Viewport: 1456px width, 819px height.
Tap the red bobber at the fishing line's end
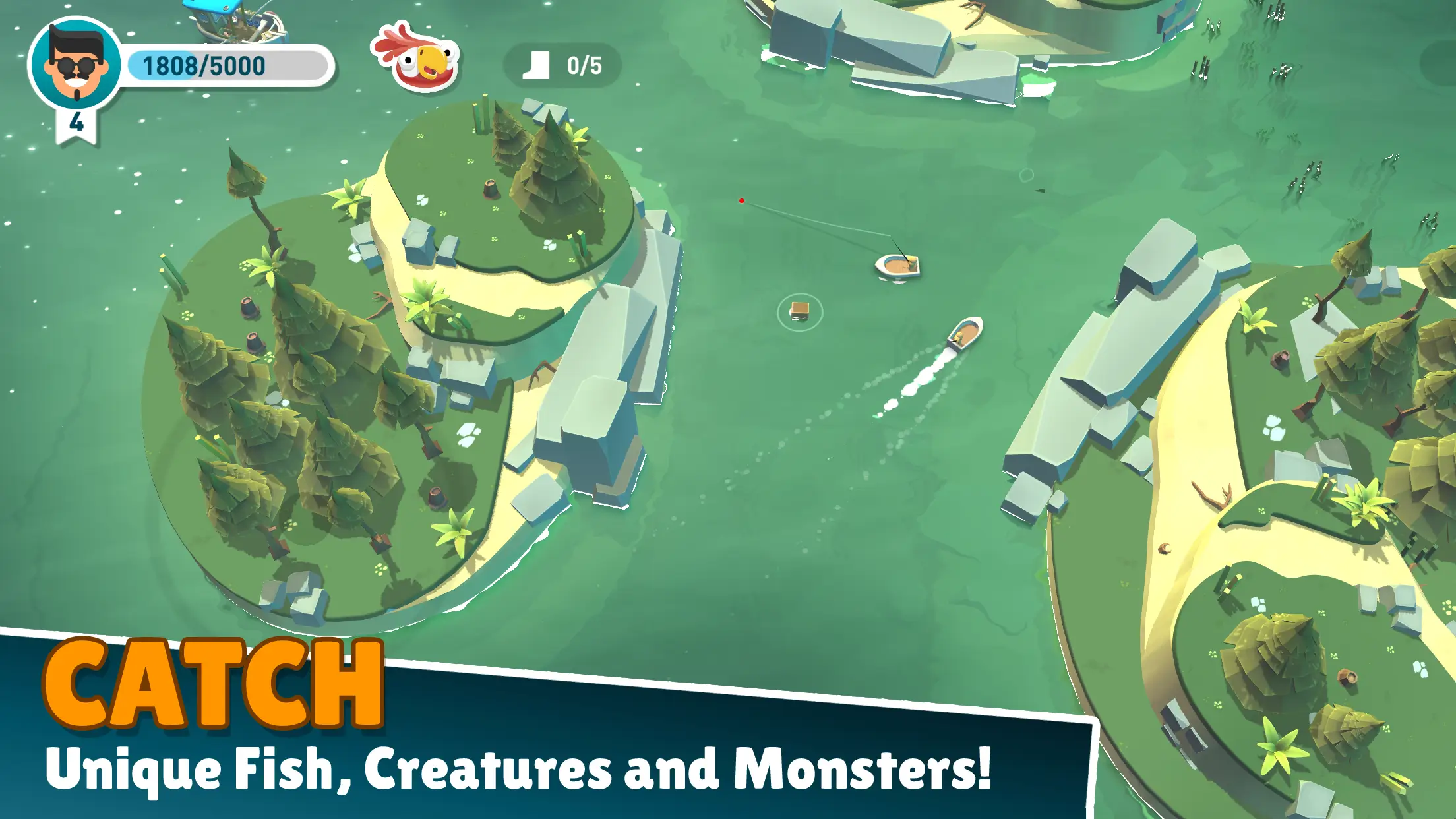point(742,200)
